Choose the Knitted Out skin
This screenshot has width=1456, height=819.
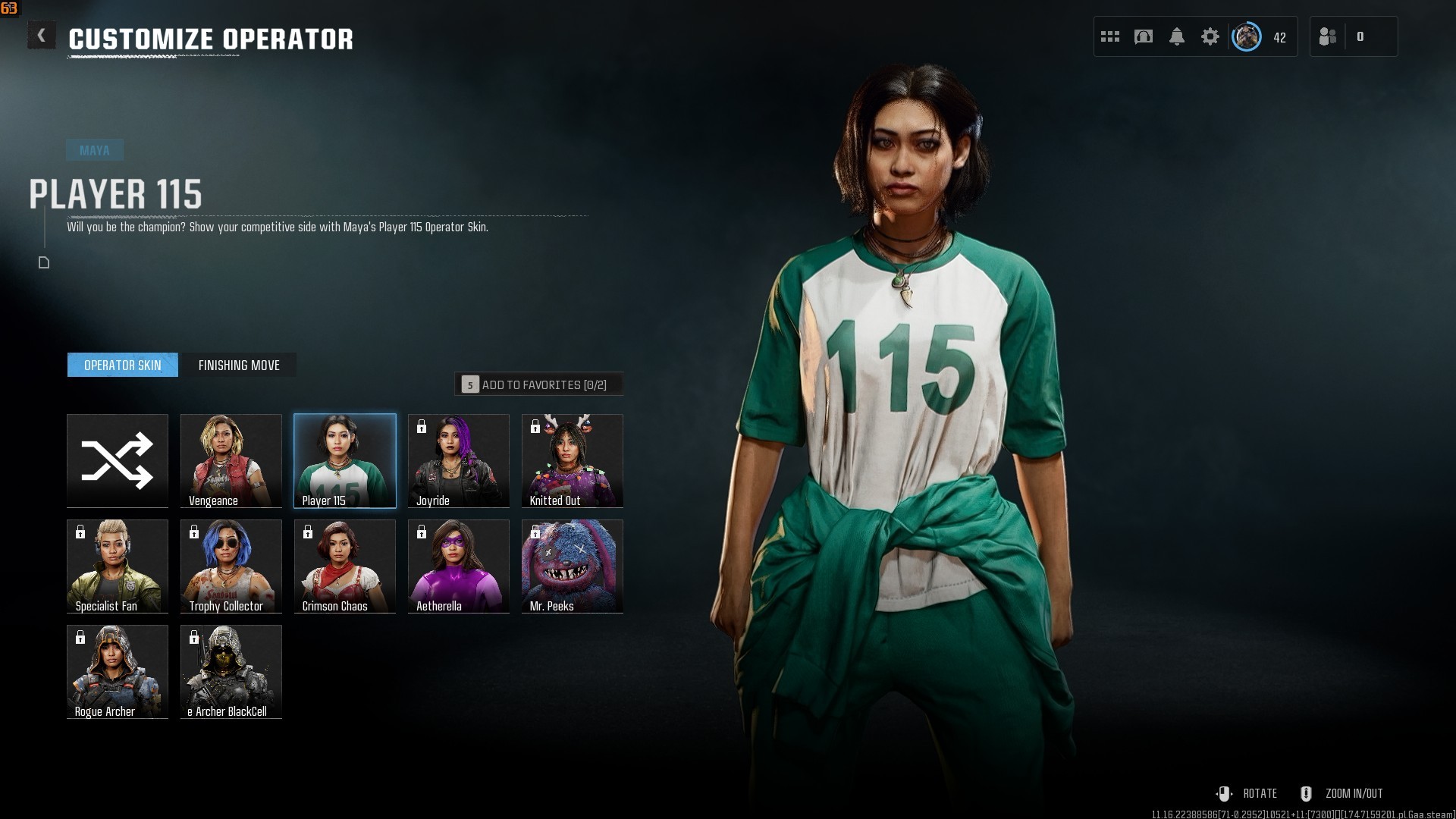point(573,460)
